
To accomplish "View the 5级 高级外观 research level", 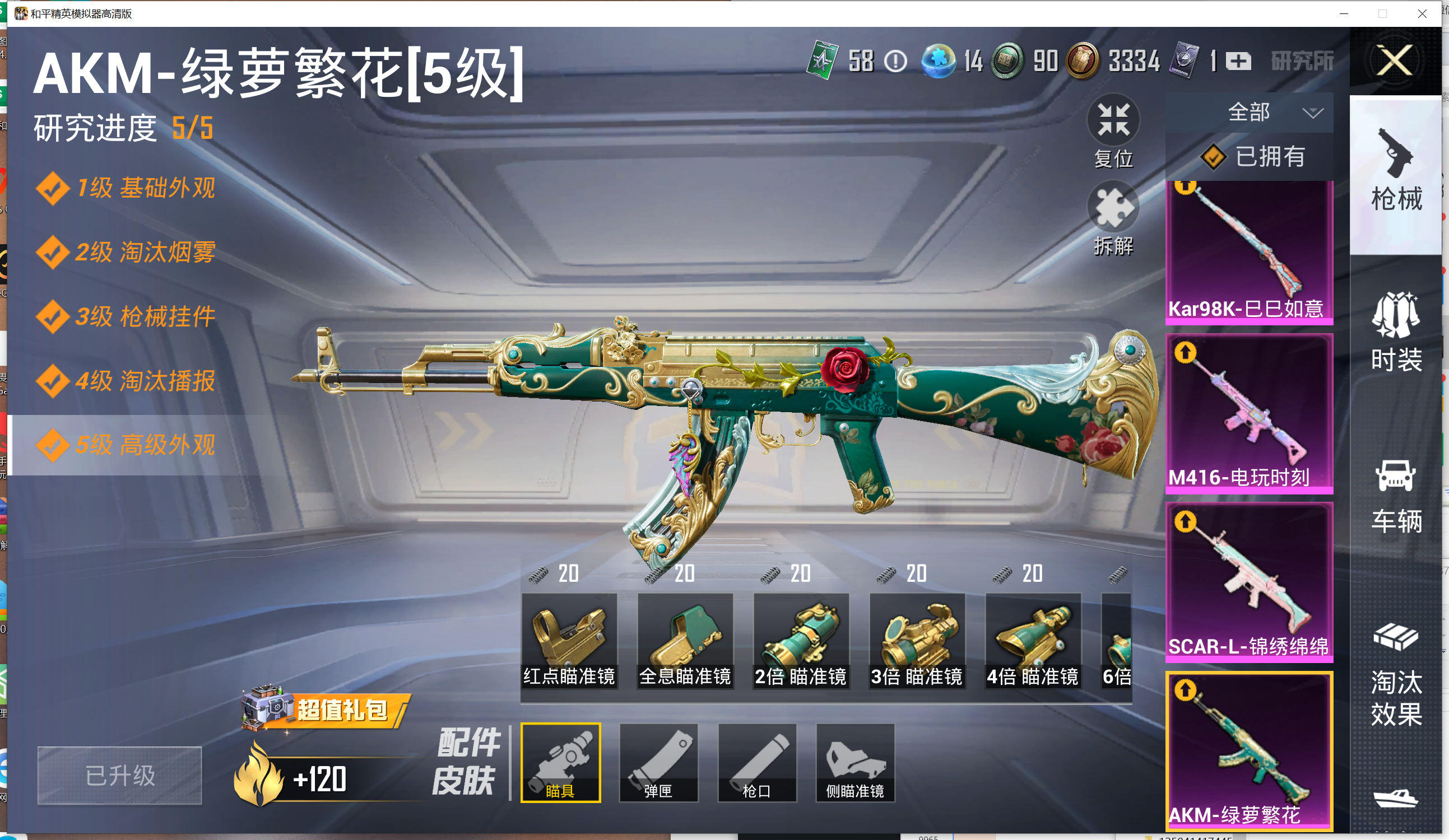I will coord(145,445).
